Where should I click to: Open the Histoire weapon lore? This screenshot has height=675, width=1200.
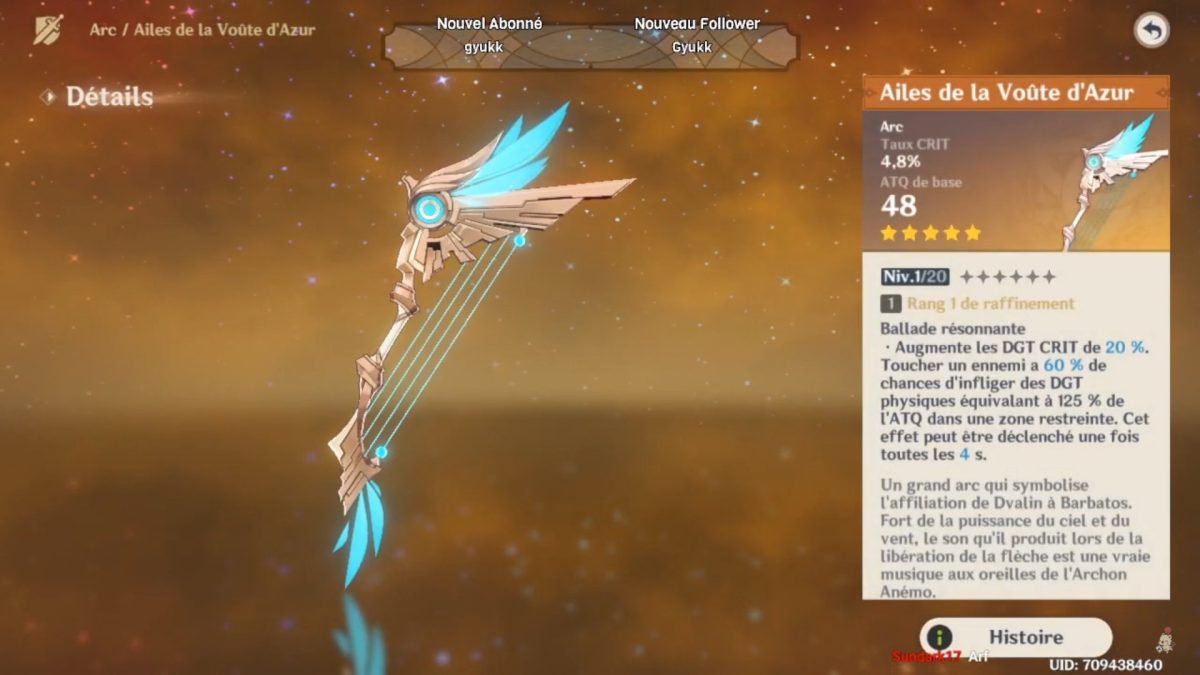[1015, 637]
